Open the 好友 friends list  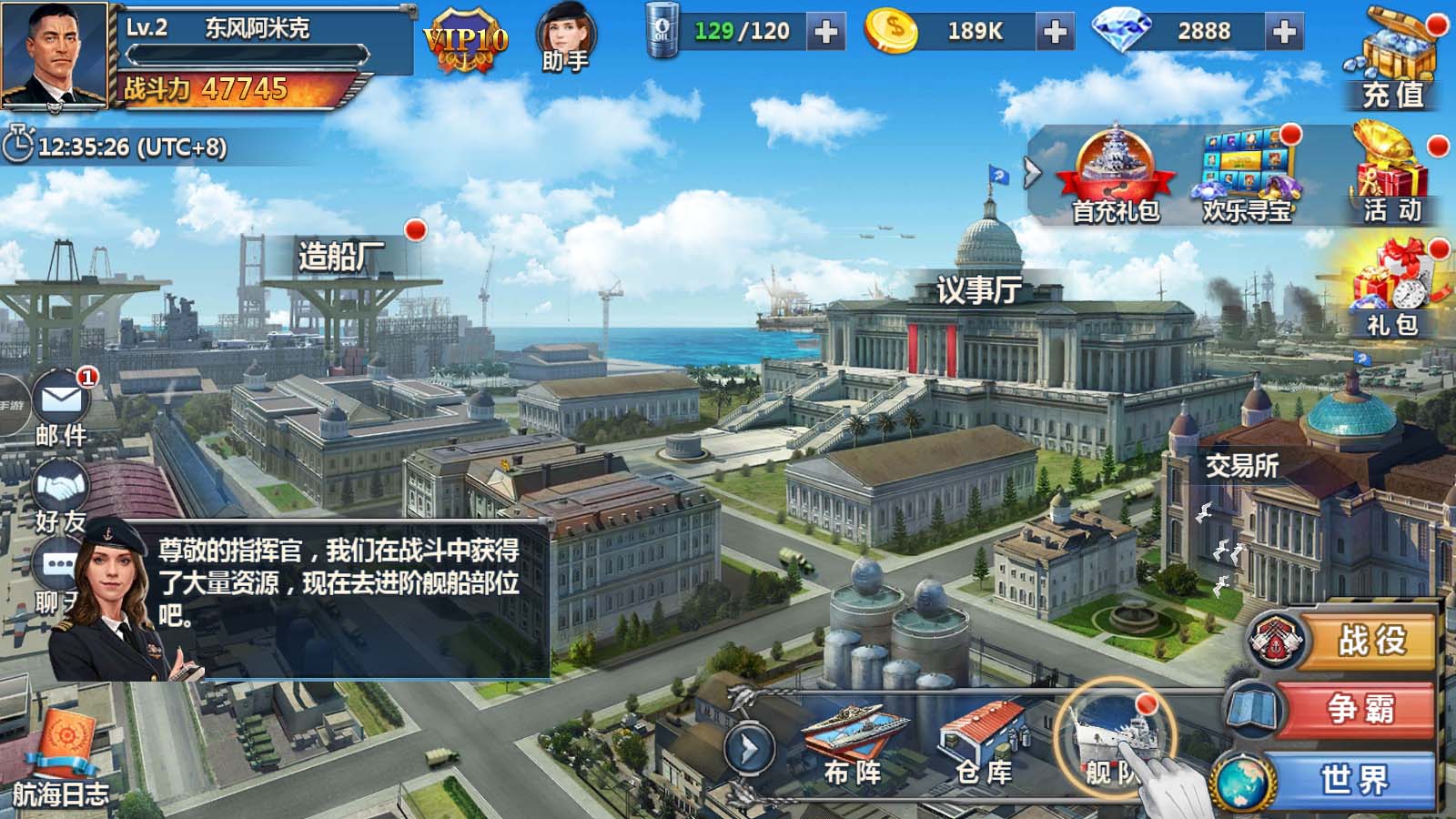pyautogui.click(x=61, y=496)
